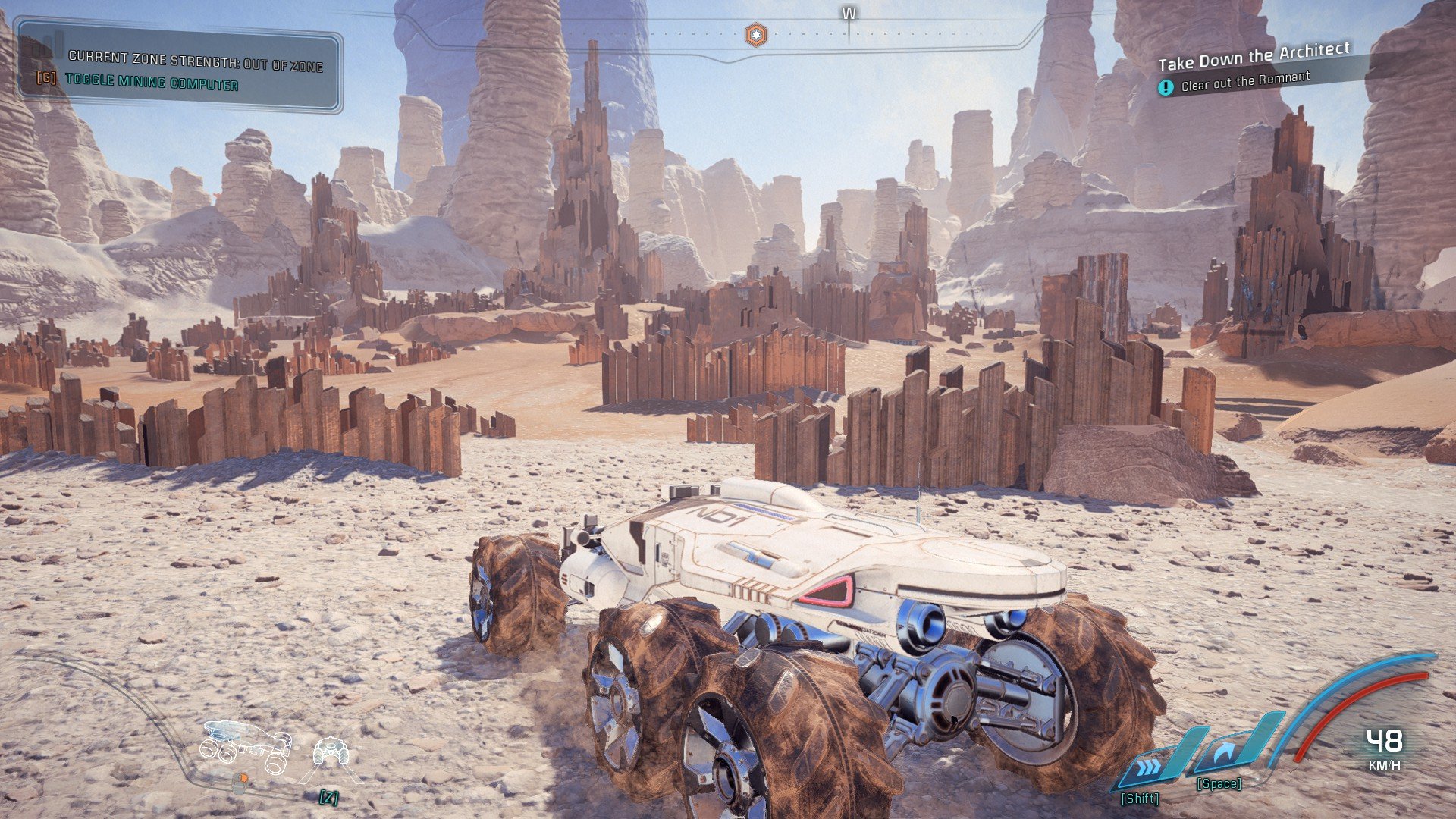The width and height of the screenshot is (1456, 819).
Task: Open the Take Down the Architect quest tracker
Action: [x=1253, y=56]
